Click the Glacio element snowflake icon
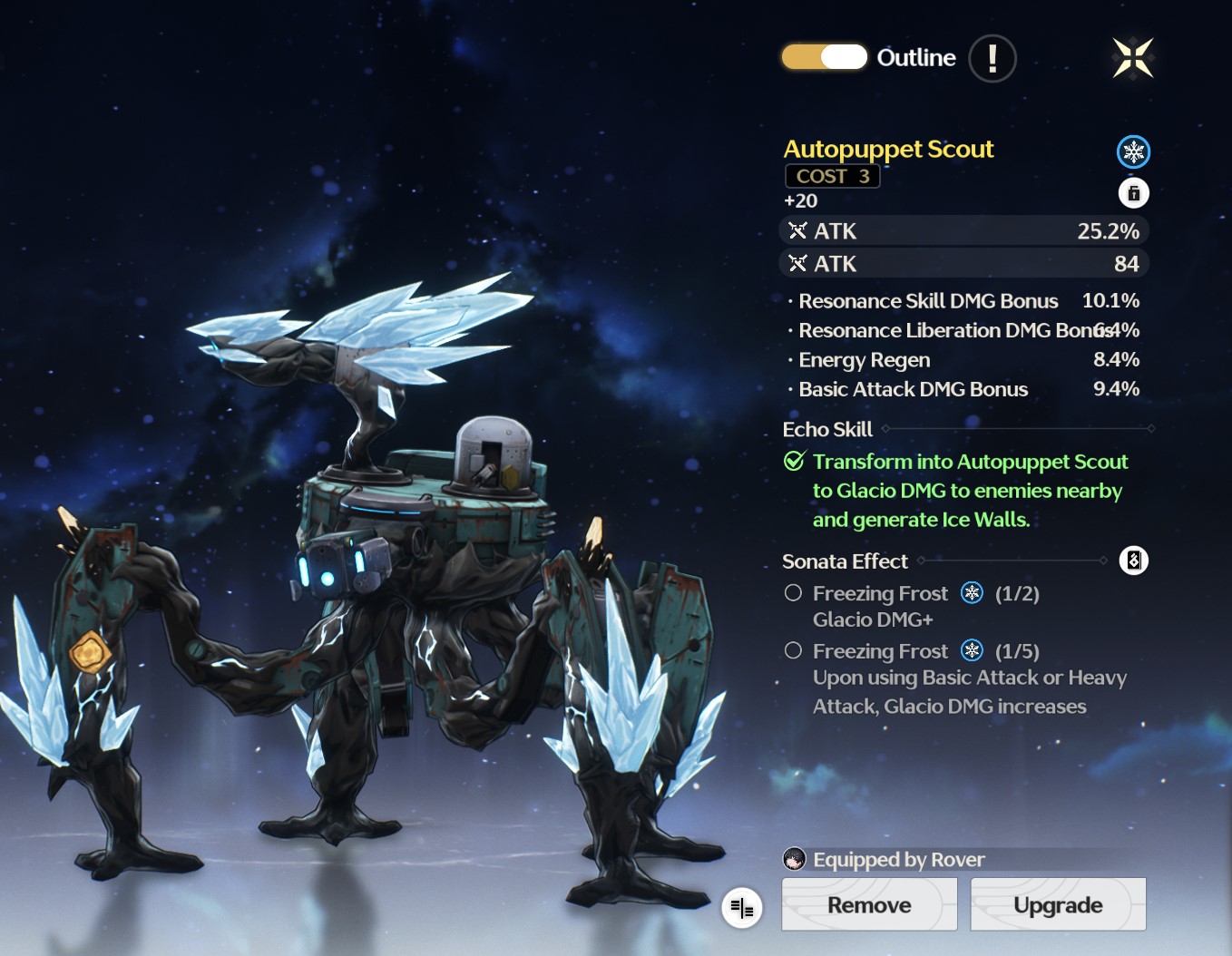Viewport: 1232px width, 956px height. point(1133,151)
